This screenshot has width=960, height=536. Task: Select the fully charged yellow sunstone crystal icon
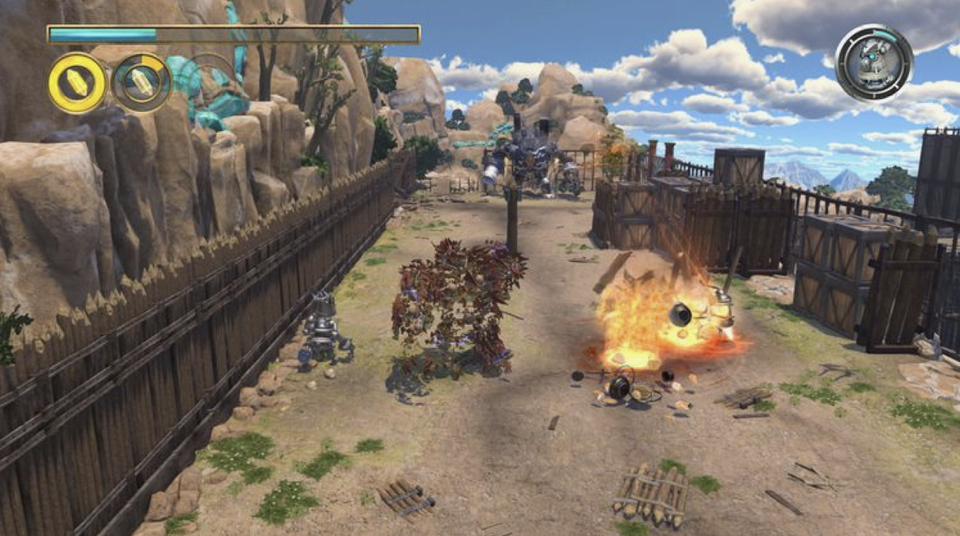pos(77,83)
